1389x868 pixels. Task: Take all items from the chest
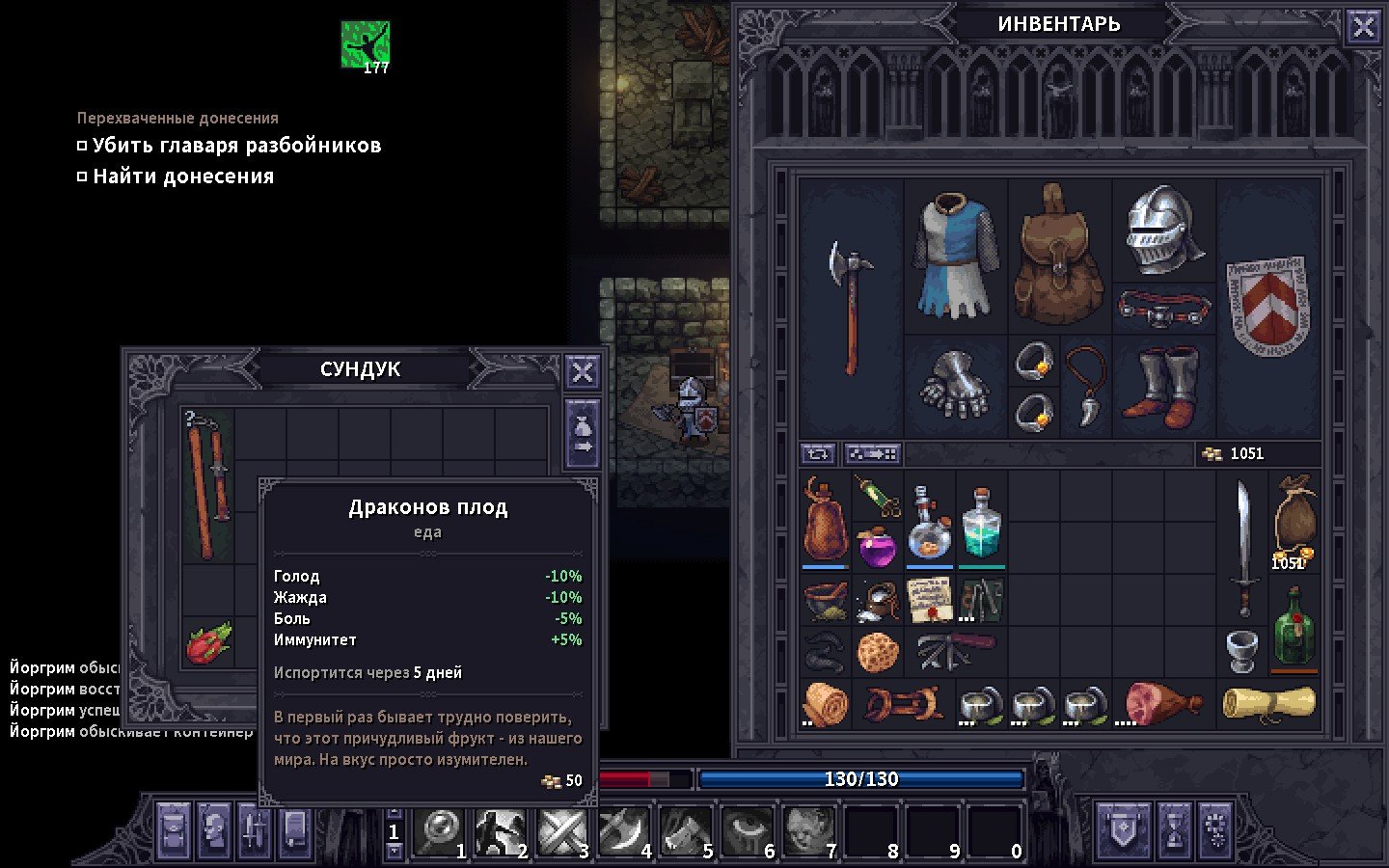tap(583, 435)
